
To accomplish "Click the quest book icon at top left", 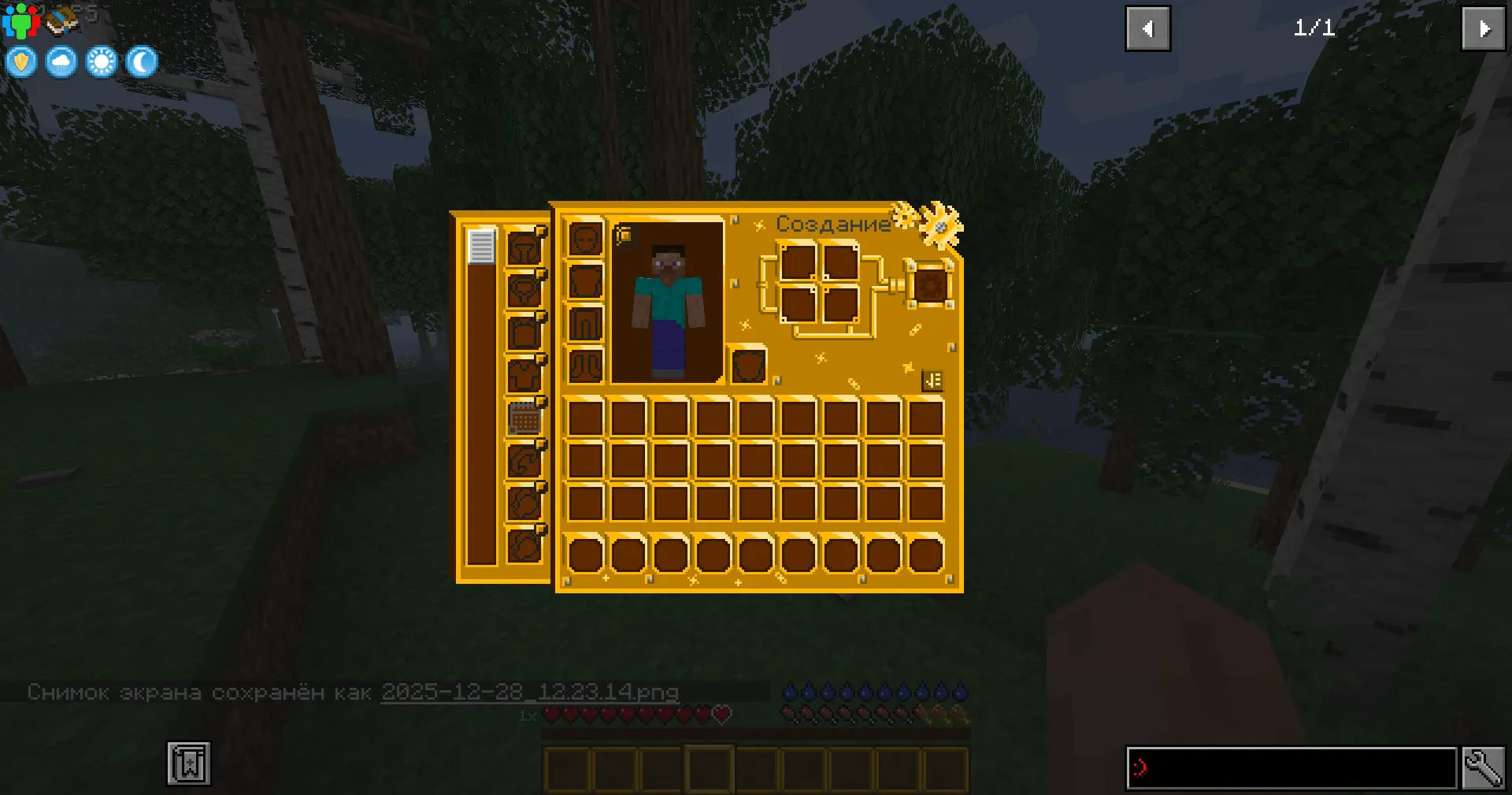I will 59,20.
